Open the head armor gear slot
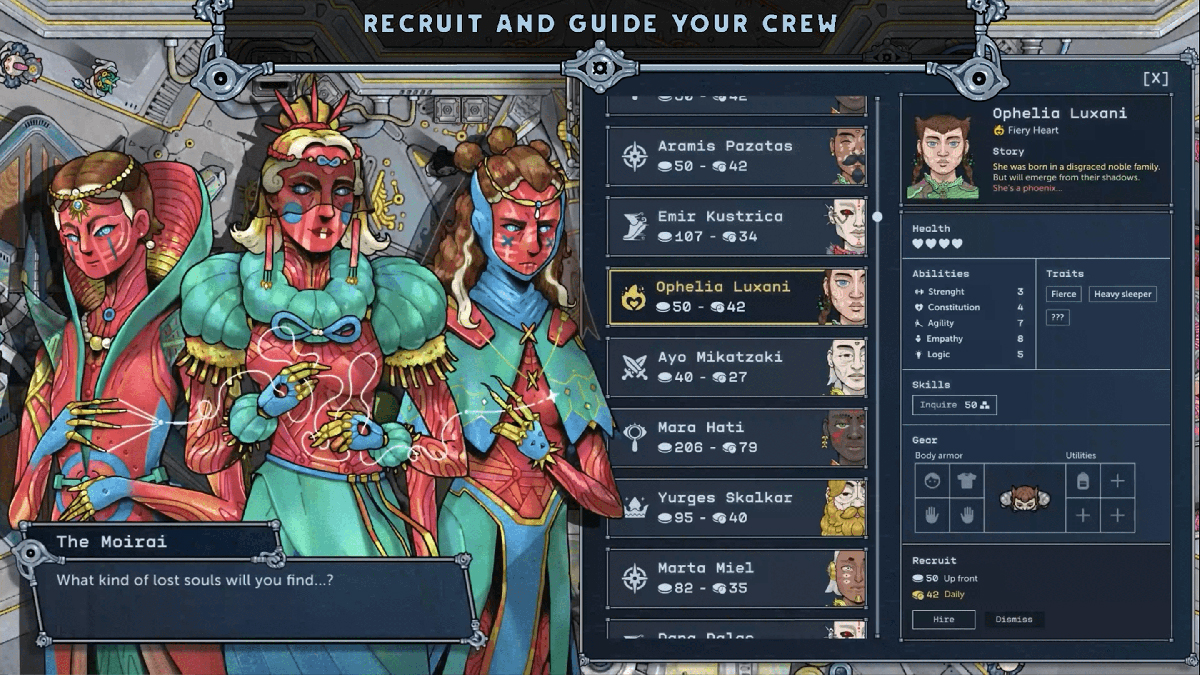The image size is (1200, 675). (932, 481)
